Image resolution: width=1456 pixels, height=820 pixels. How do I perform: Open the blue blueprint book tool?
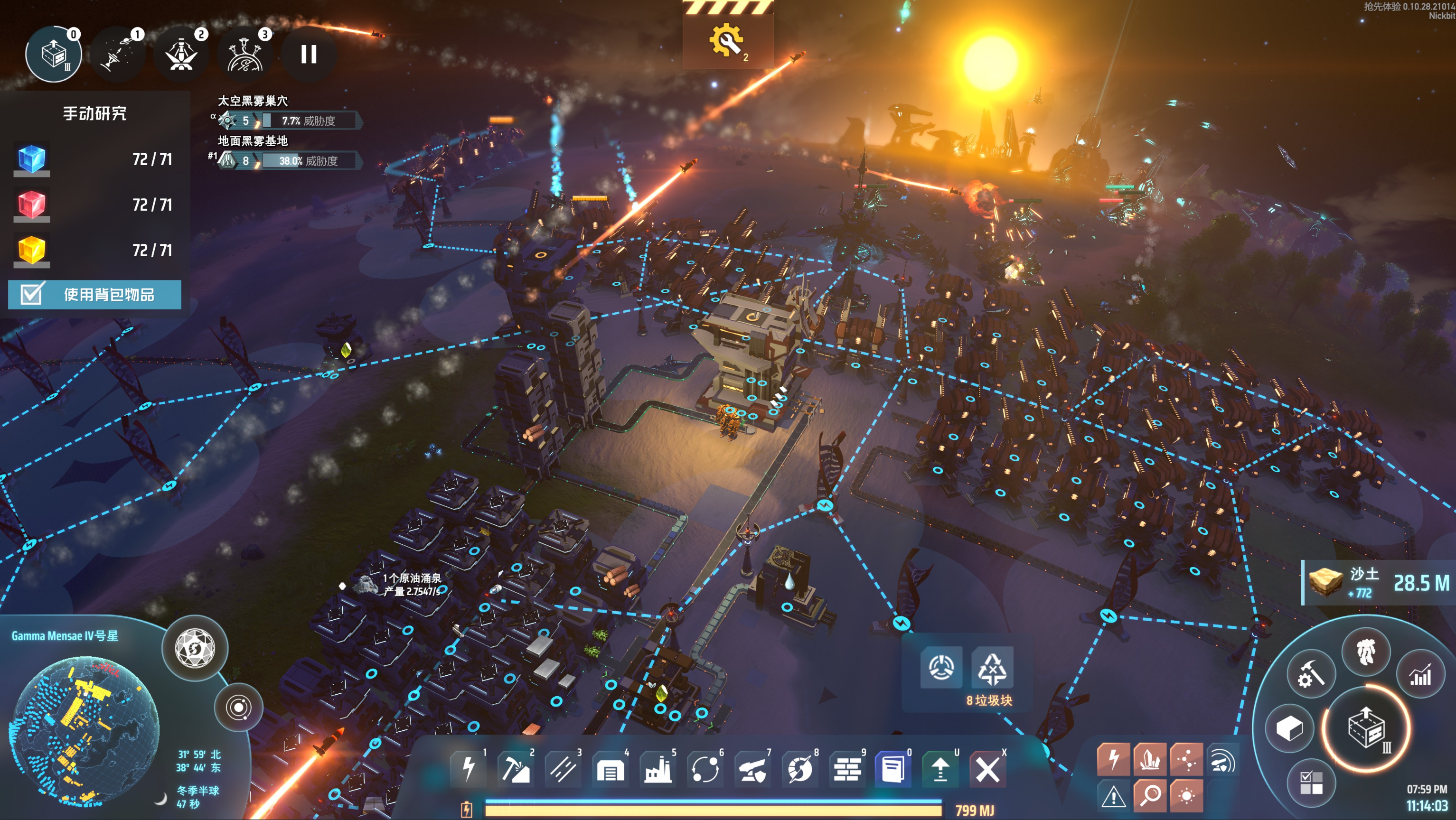tap(893, 769)
